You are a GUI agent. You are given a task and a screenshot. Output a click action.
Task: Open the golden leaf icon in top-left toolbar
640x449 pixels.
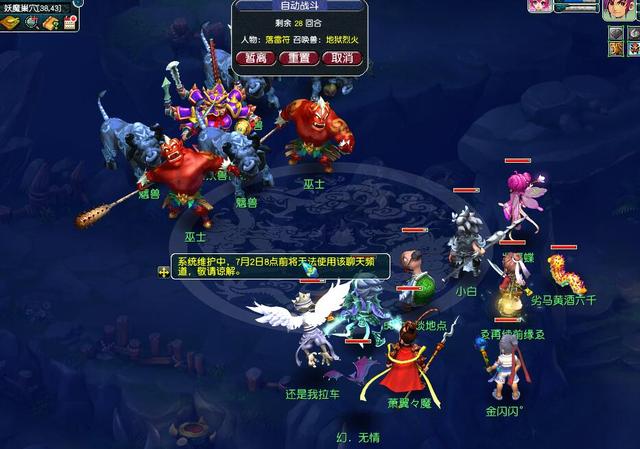12,23
